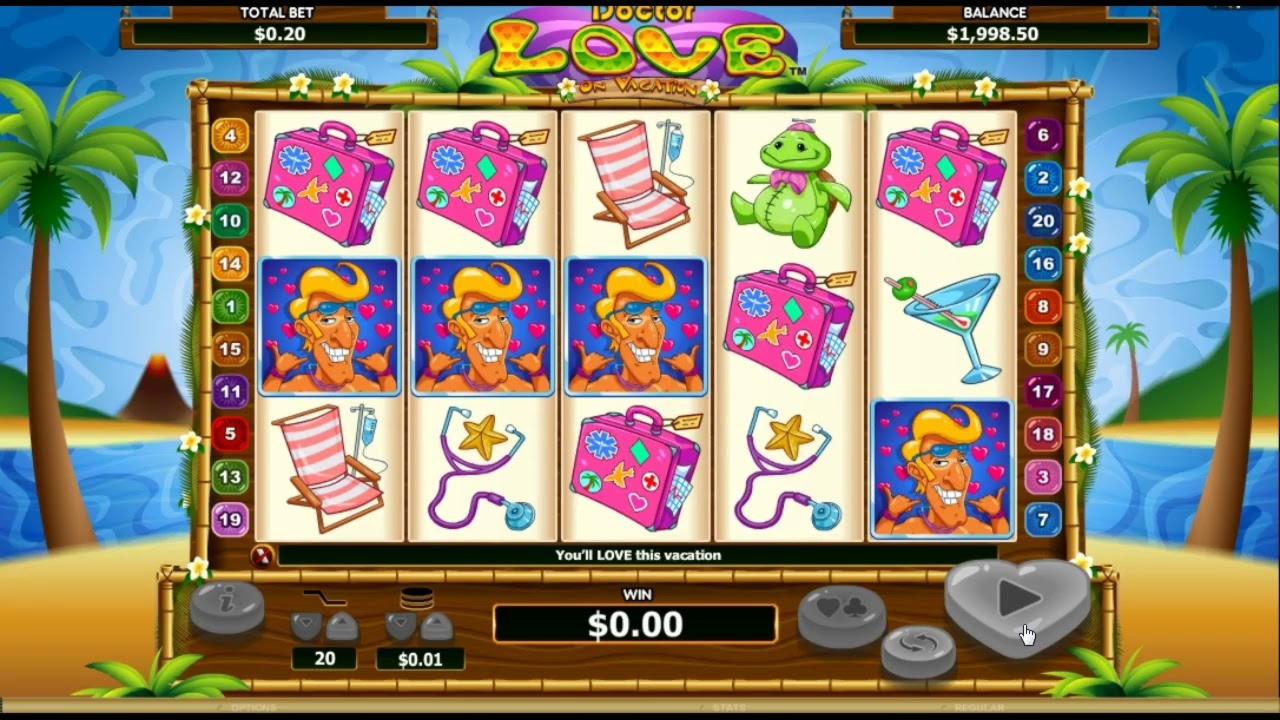The height and width of the screenshot is (720, 1280).
Task: Click the payline 1 green marker
Action: click(x=230, y=306)
